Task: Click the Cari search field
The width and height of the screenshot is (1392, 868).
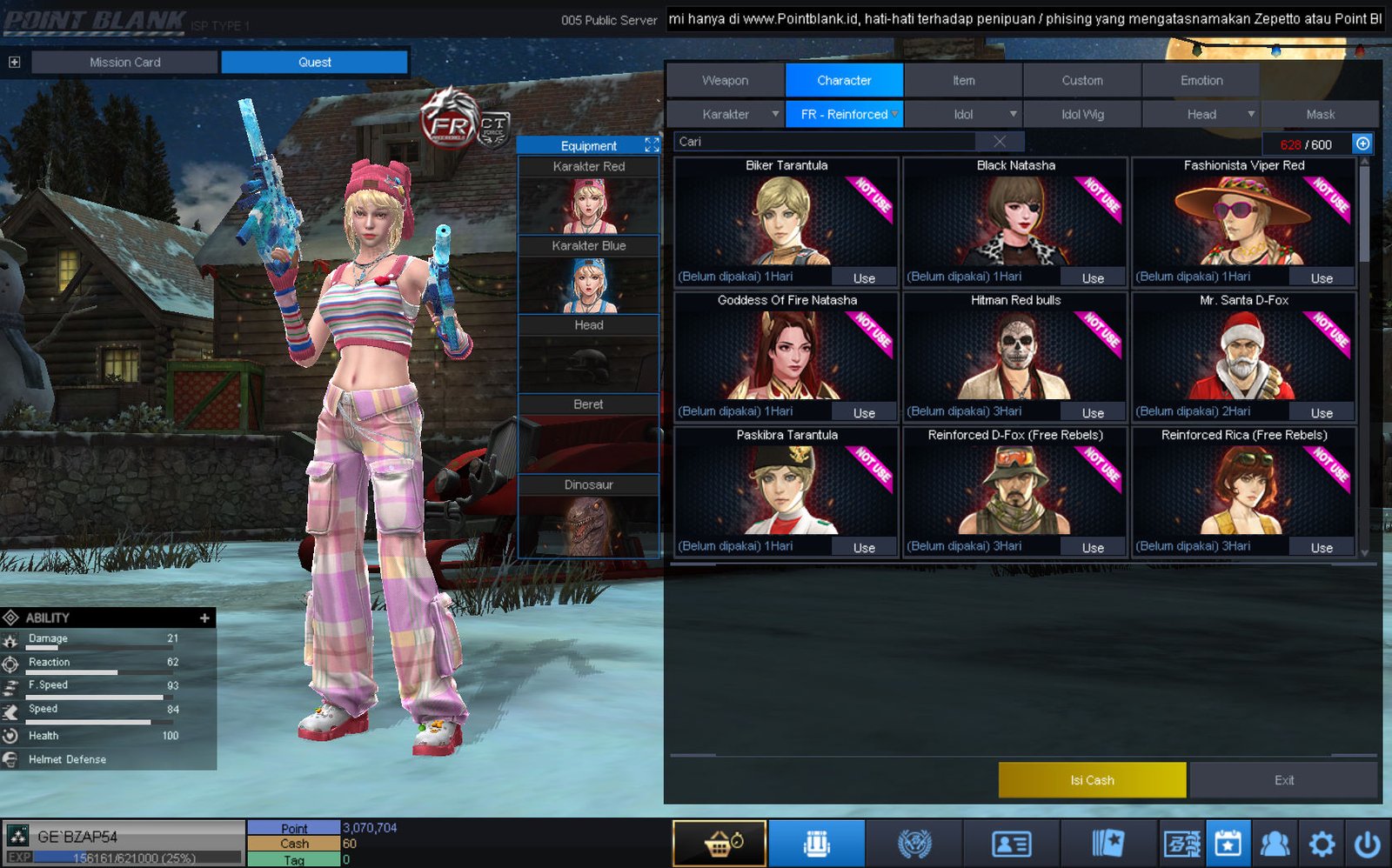Action: [x=826, y=142]
